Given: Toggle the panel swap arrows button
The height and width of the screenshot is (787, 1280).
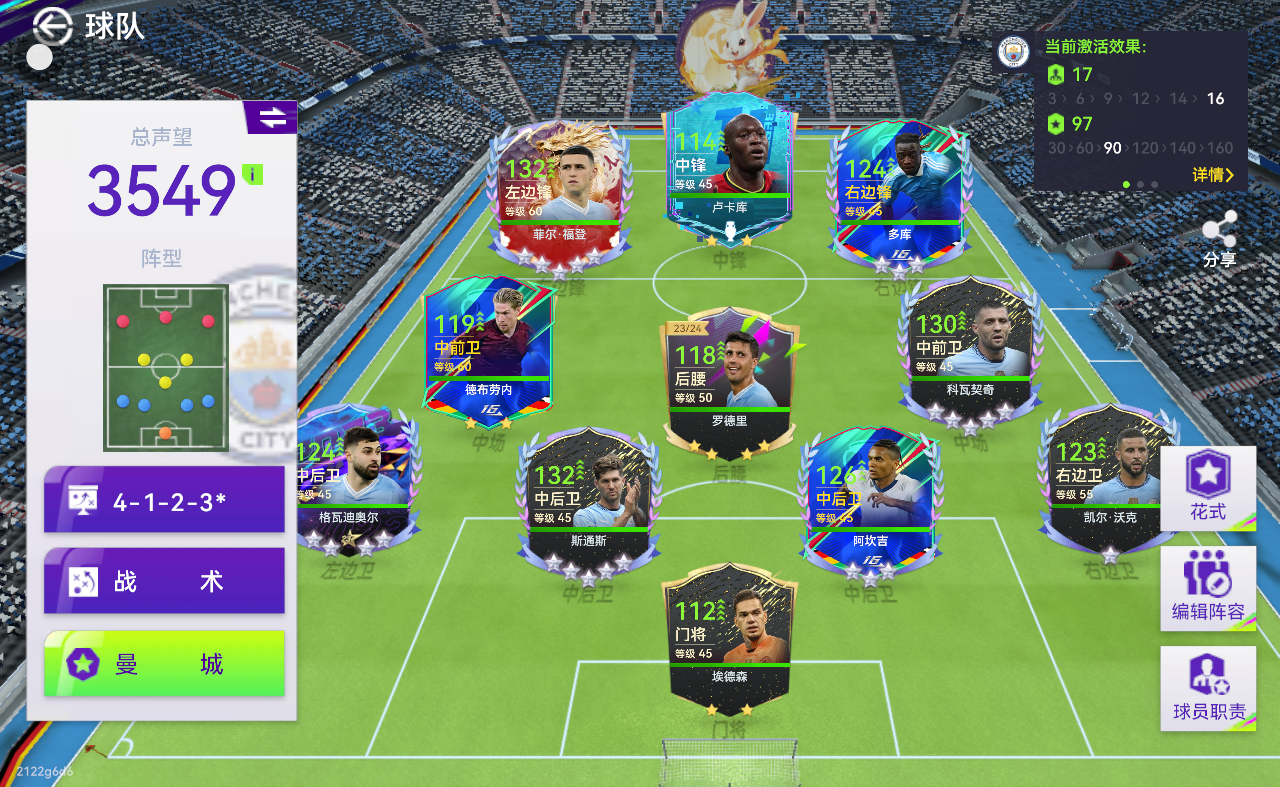Looking at the screenshot, I should coord(272,118).
